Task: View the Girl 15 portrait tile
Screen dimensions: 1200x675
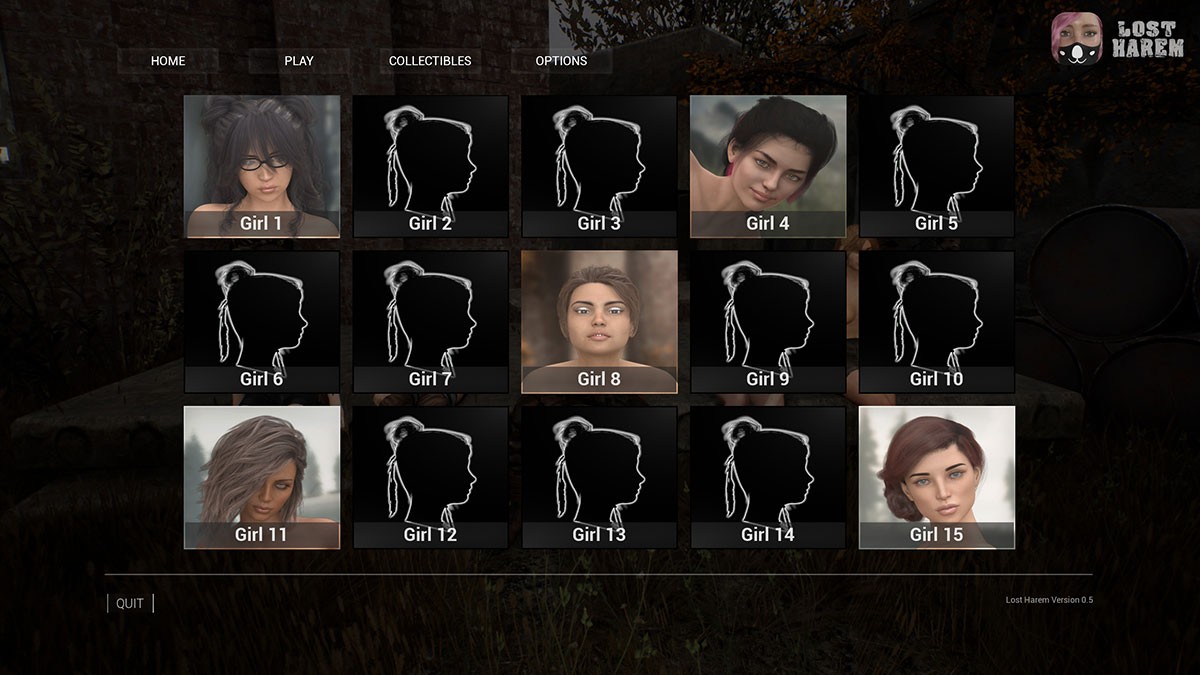Action: (x=937, y=477)
